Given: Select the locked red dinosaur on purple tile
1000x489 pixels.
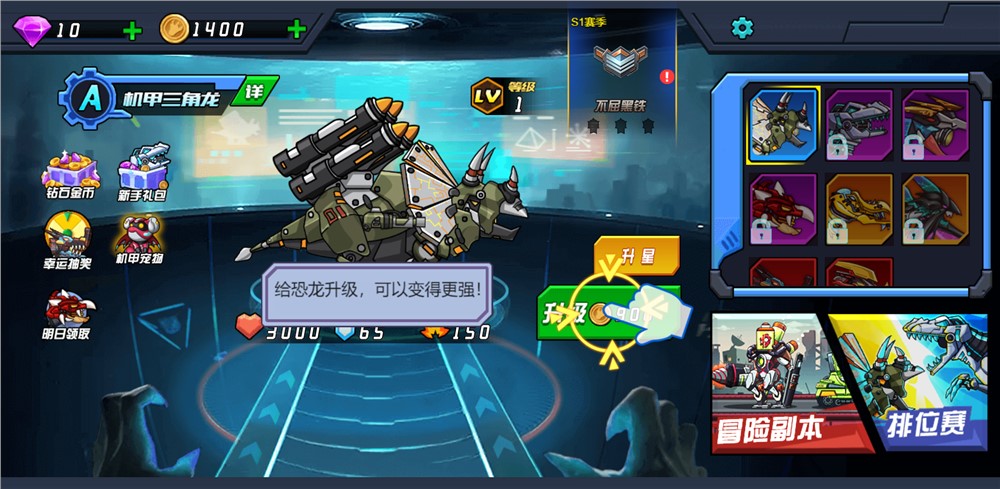Looking at the screenshot, I should coord(783,208).
